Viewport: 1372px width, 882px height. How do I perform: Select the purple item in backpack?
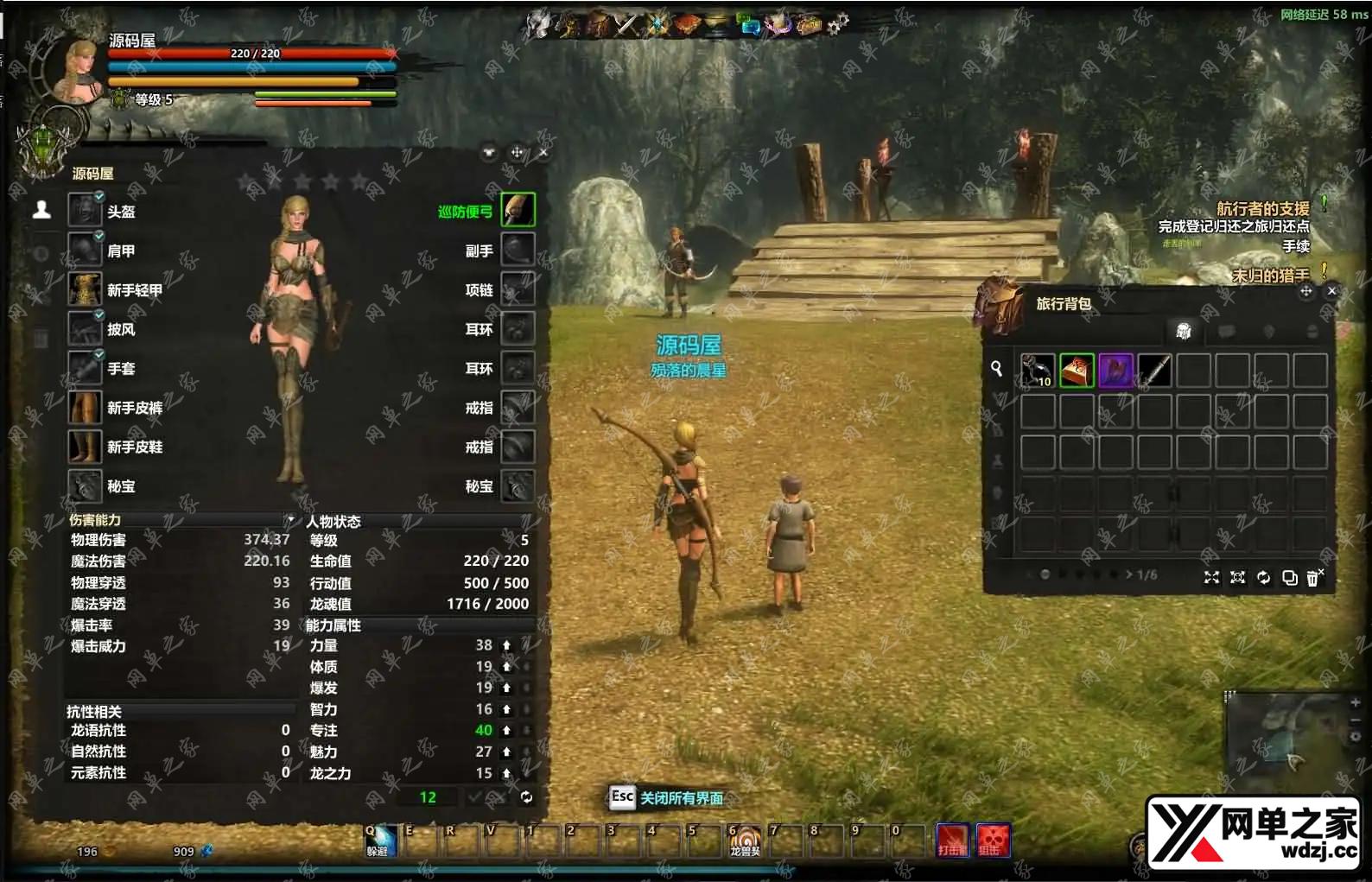[1115, 371]
